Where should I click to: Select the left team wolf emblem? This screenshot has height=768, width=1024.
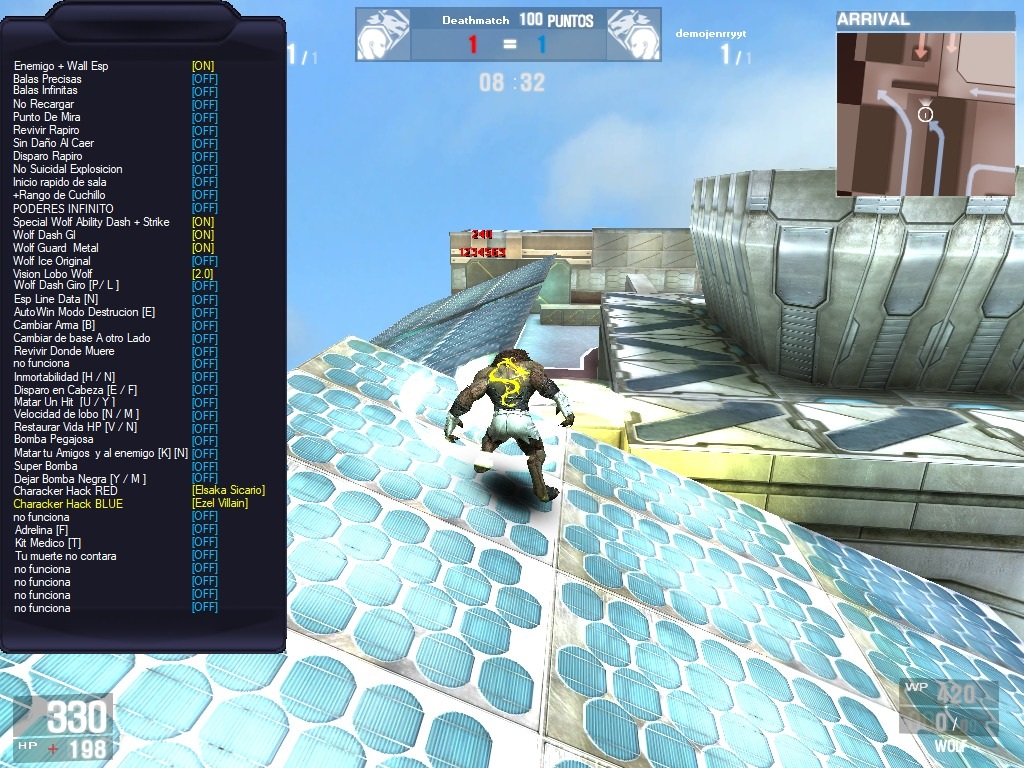tap(381, 35)
